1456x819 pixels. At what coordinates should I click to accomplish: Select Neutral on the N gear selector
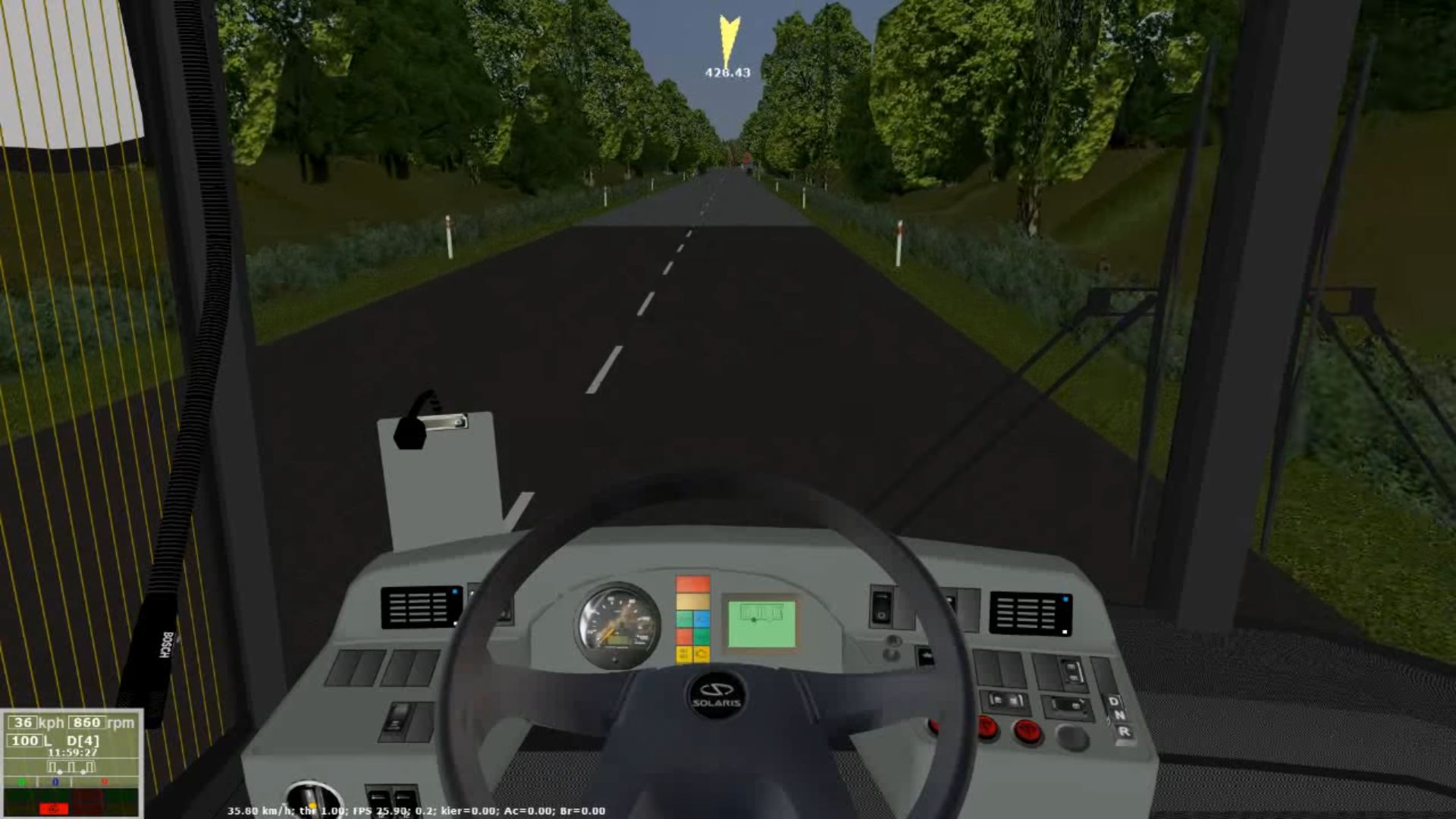[1122, 716]
